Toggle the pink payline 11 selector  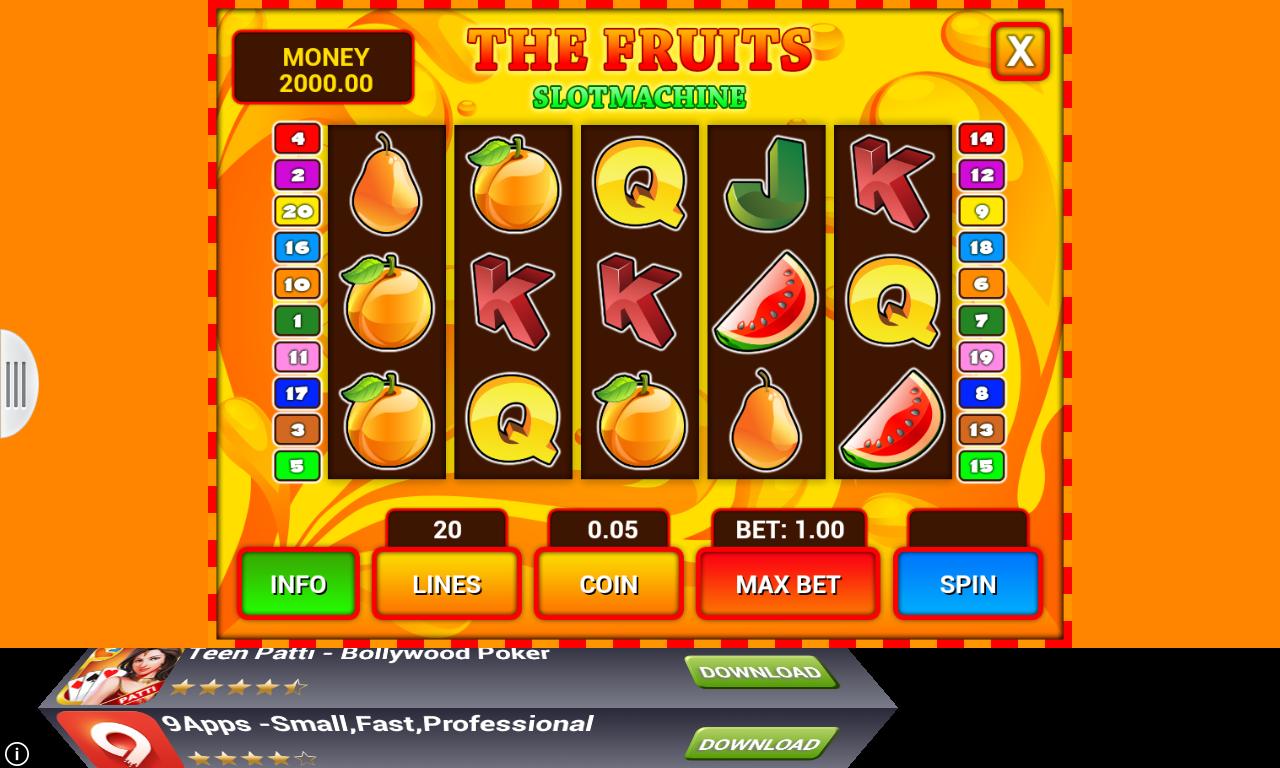296,356
